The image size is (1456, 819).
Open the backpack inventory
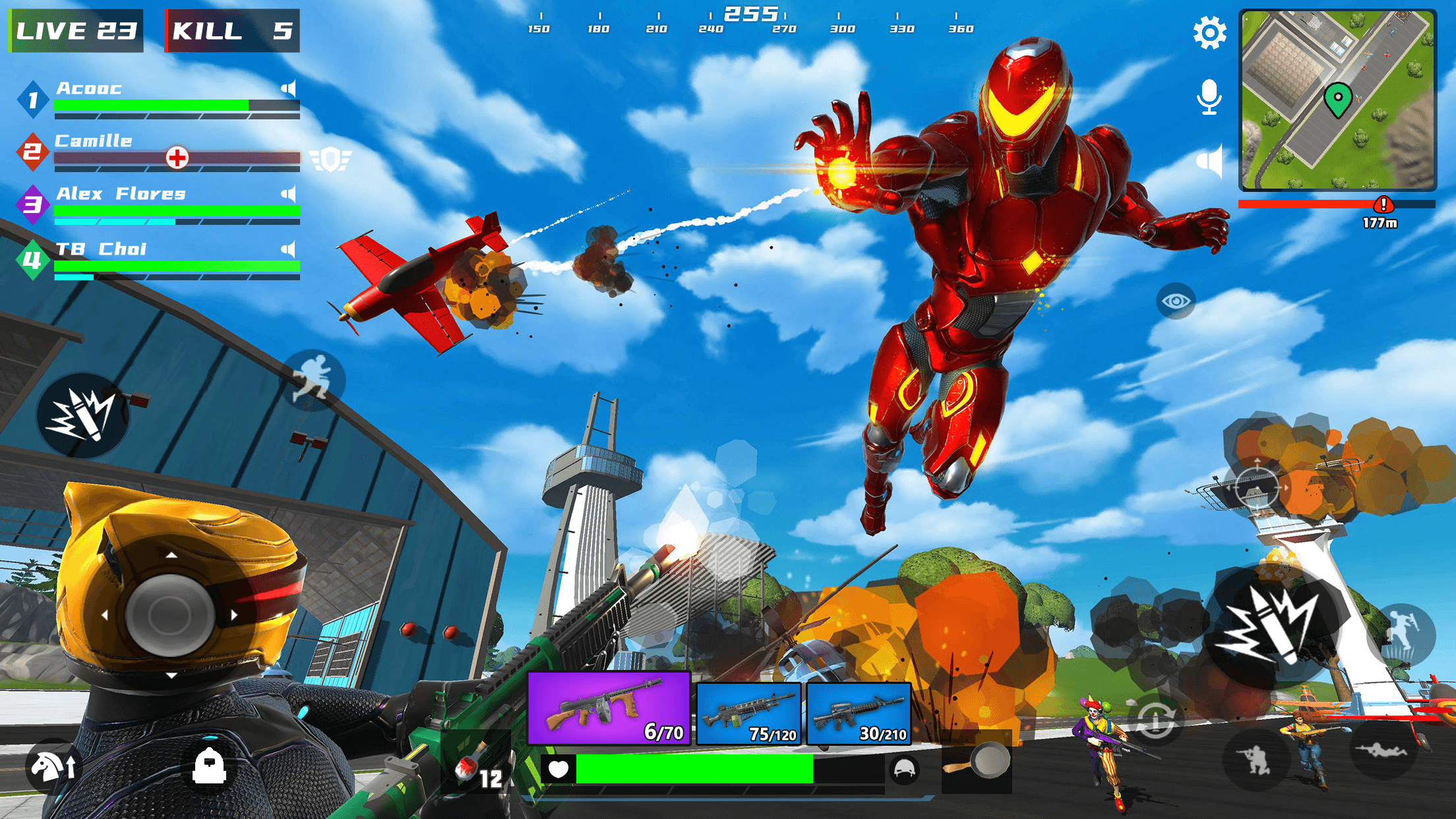tap(209, 766)
